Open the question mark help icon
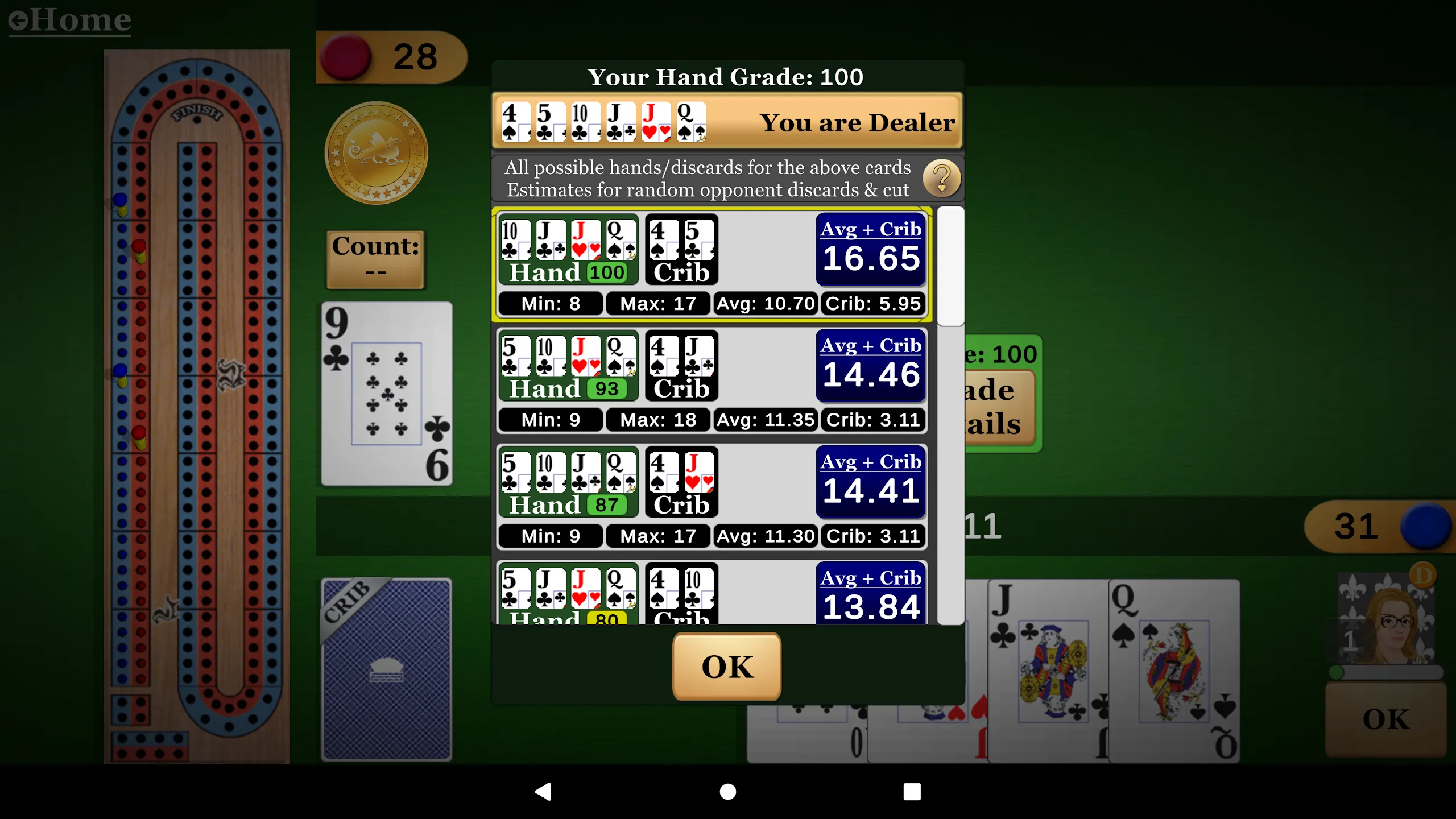This screenshot has height=819, width=1456. pyautogui.click(x=942, y=179)
